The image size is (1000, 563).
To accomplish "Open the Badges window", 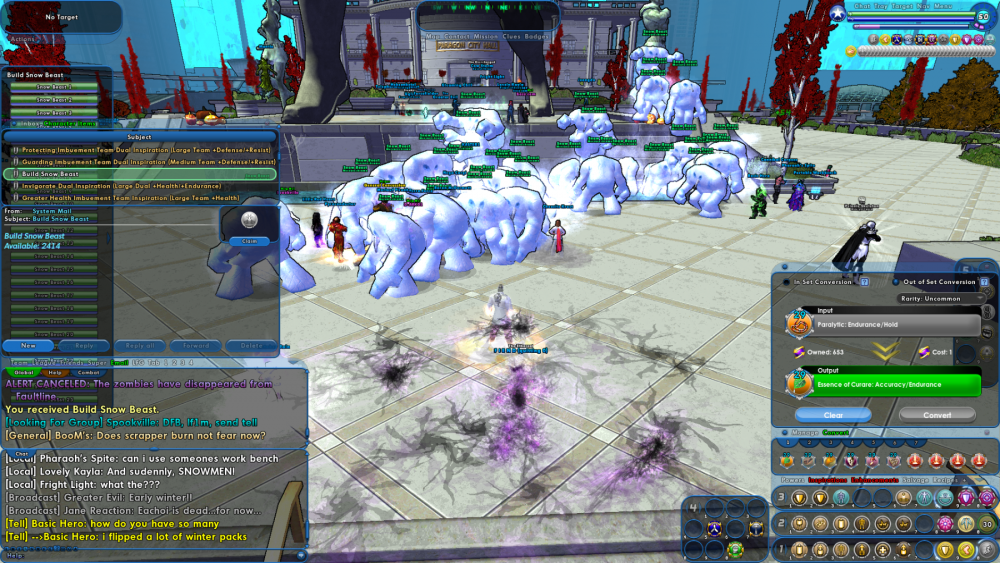I will [x=537, y=36].
